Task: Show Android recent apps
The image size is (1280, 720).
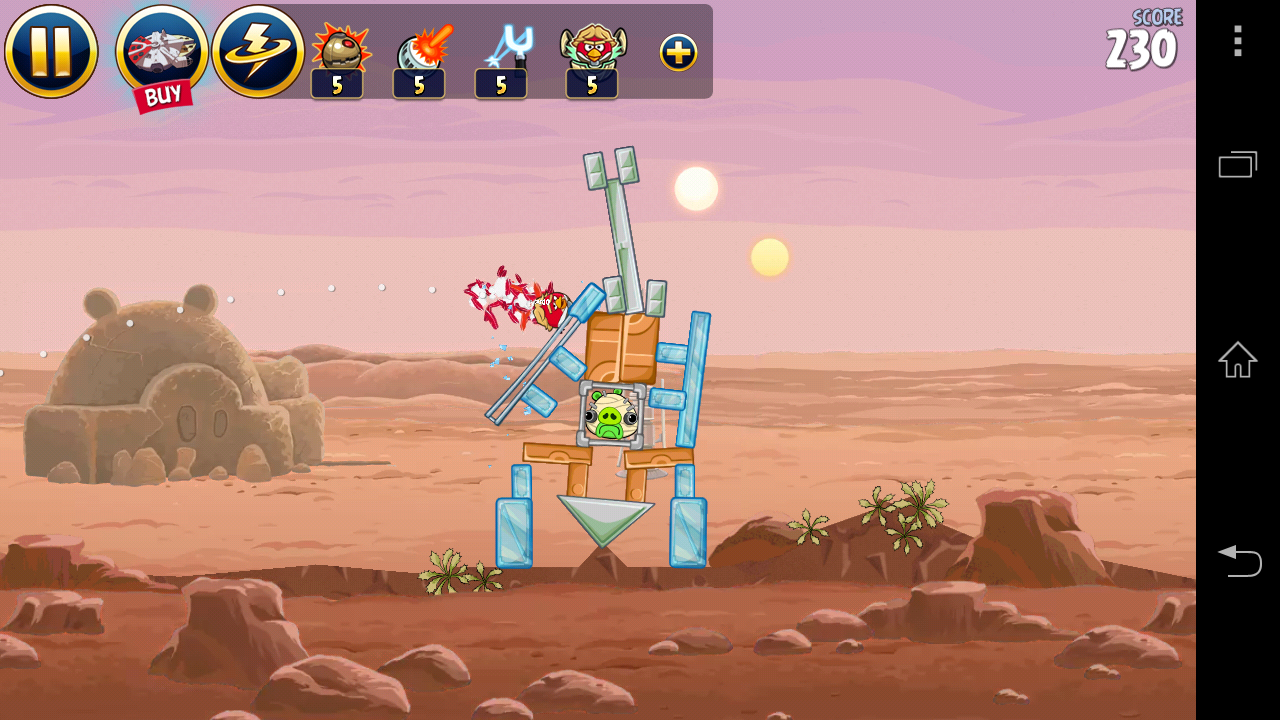Action: pyautogui.click(x=1237, y=164)
